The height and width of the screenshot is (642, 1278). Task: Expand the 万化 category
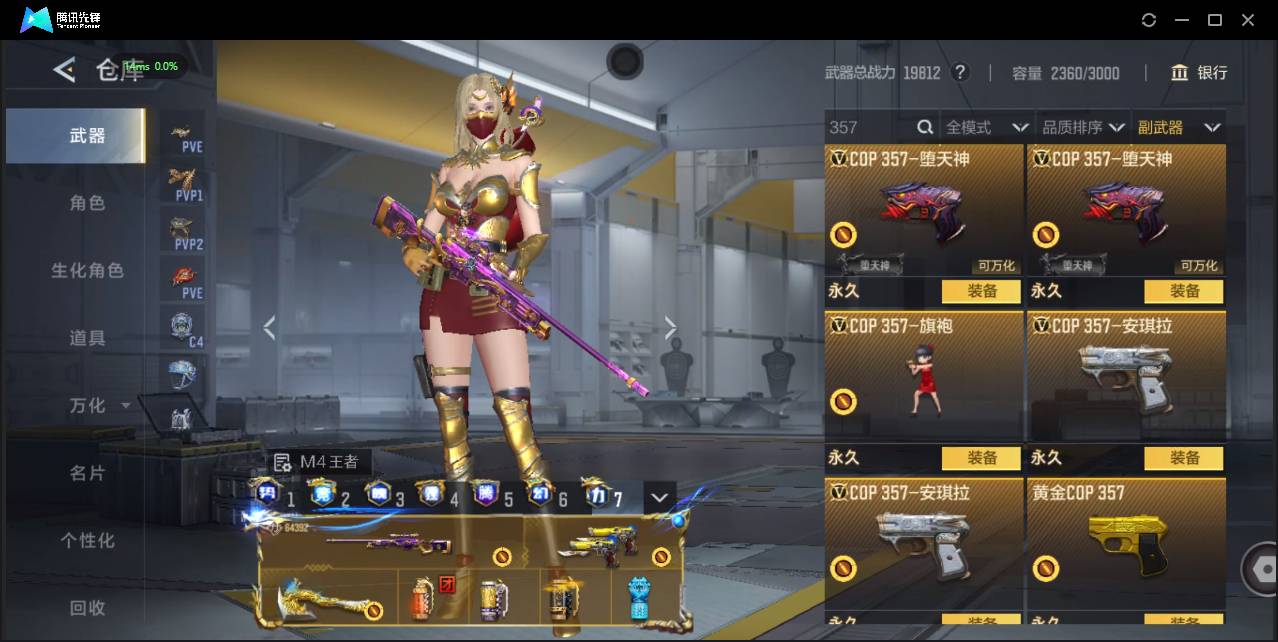point(99,405)
